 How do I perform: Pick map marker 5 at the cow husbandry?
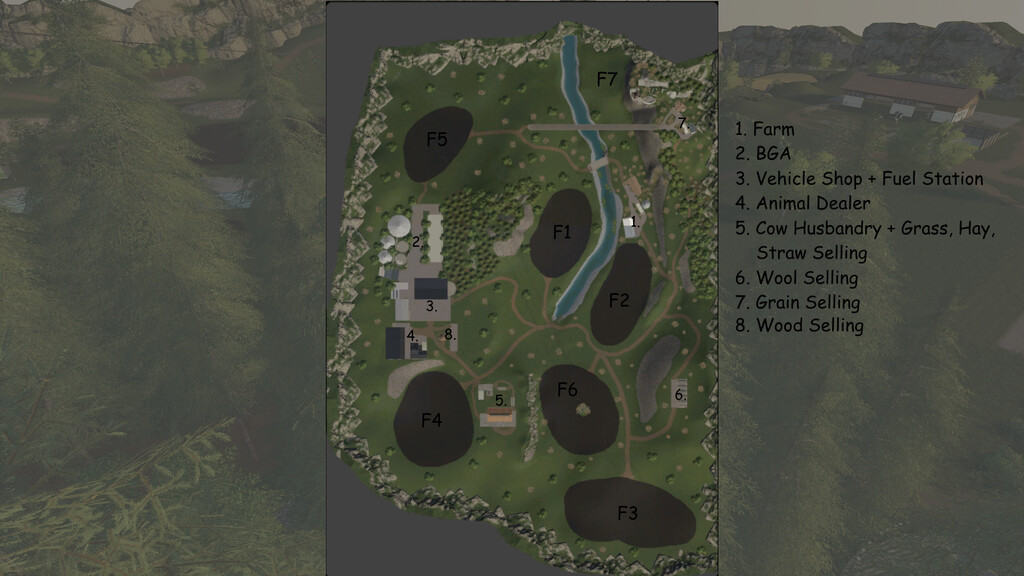tap(501, 400)
